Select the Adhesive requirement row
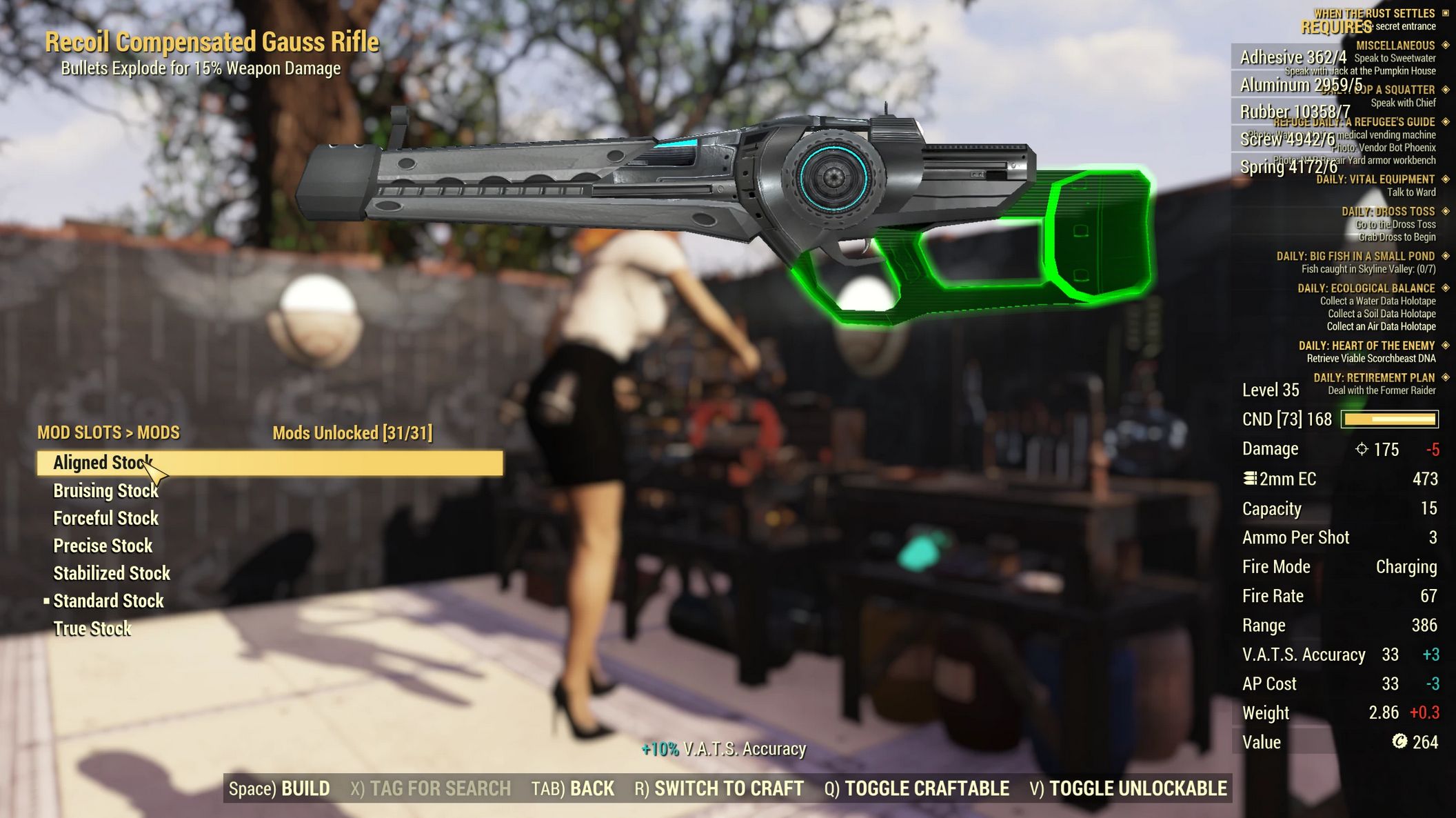Image resolution: width=1456 pixels, height=818 pixels. point(1293,57)
